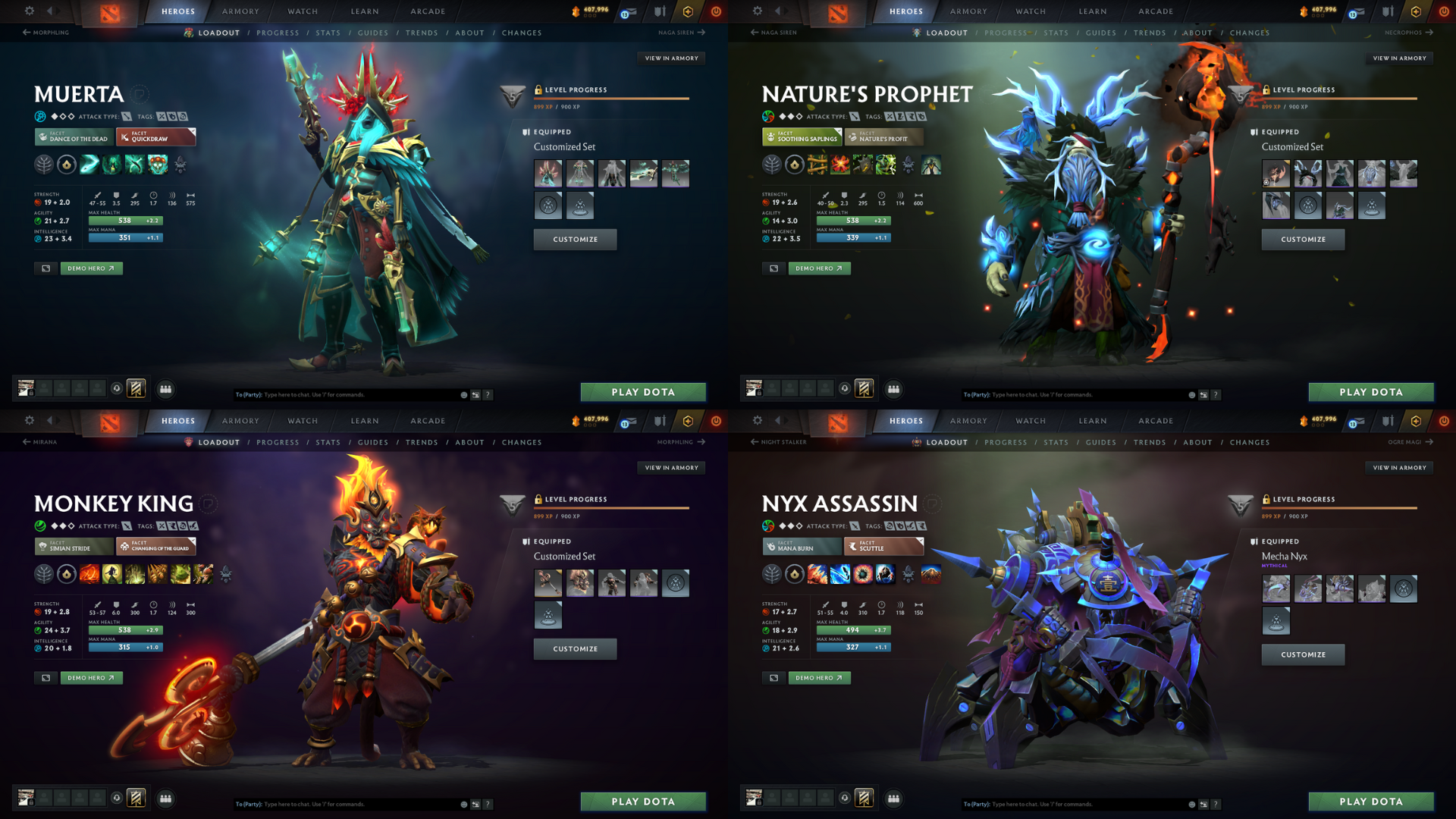Viewport: 1456px width, 819px height.
Task: Select the Quickdraw facet for Muerta
Action: point(155,138)
